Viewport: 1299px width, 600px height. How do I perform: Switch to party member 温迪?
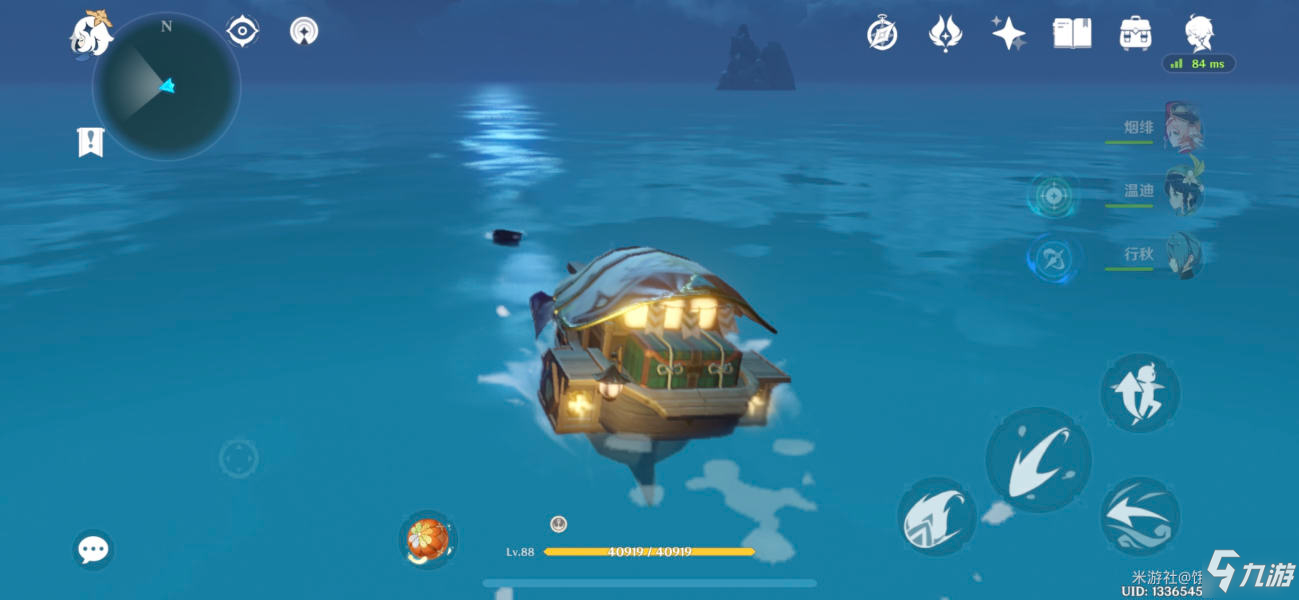1182,192
